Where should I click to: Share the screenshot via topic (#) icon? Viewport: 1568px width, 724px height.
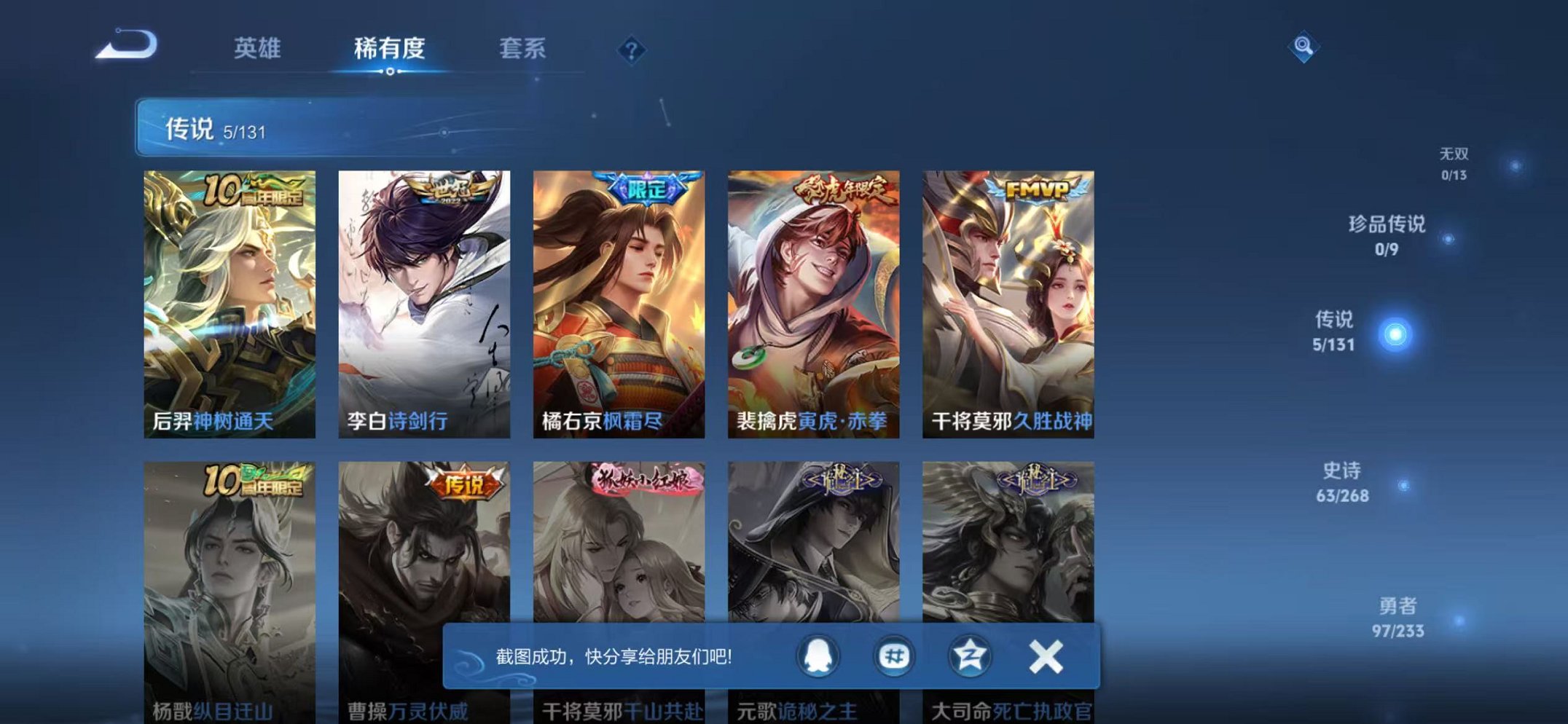click(x=895, y=655)
